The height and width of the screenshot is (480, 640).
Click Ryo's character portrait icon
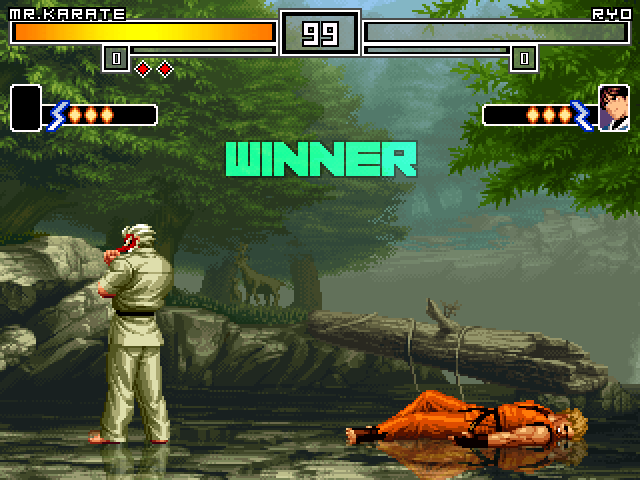613,108
